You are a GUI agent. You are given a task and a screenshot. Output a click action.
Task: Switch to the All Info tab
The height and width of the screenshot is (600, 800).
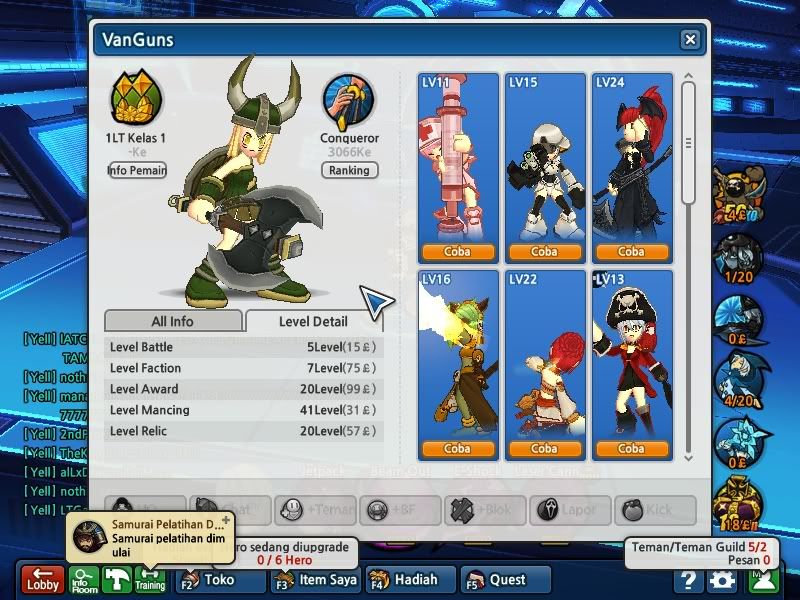pos(173,321)
